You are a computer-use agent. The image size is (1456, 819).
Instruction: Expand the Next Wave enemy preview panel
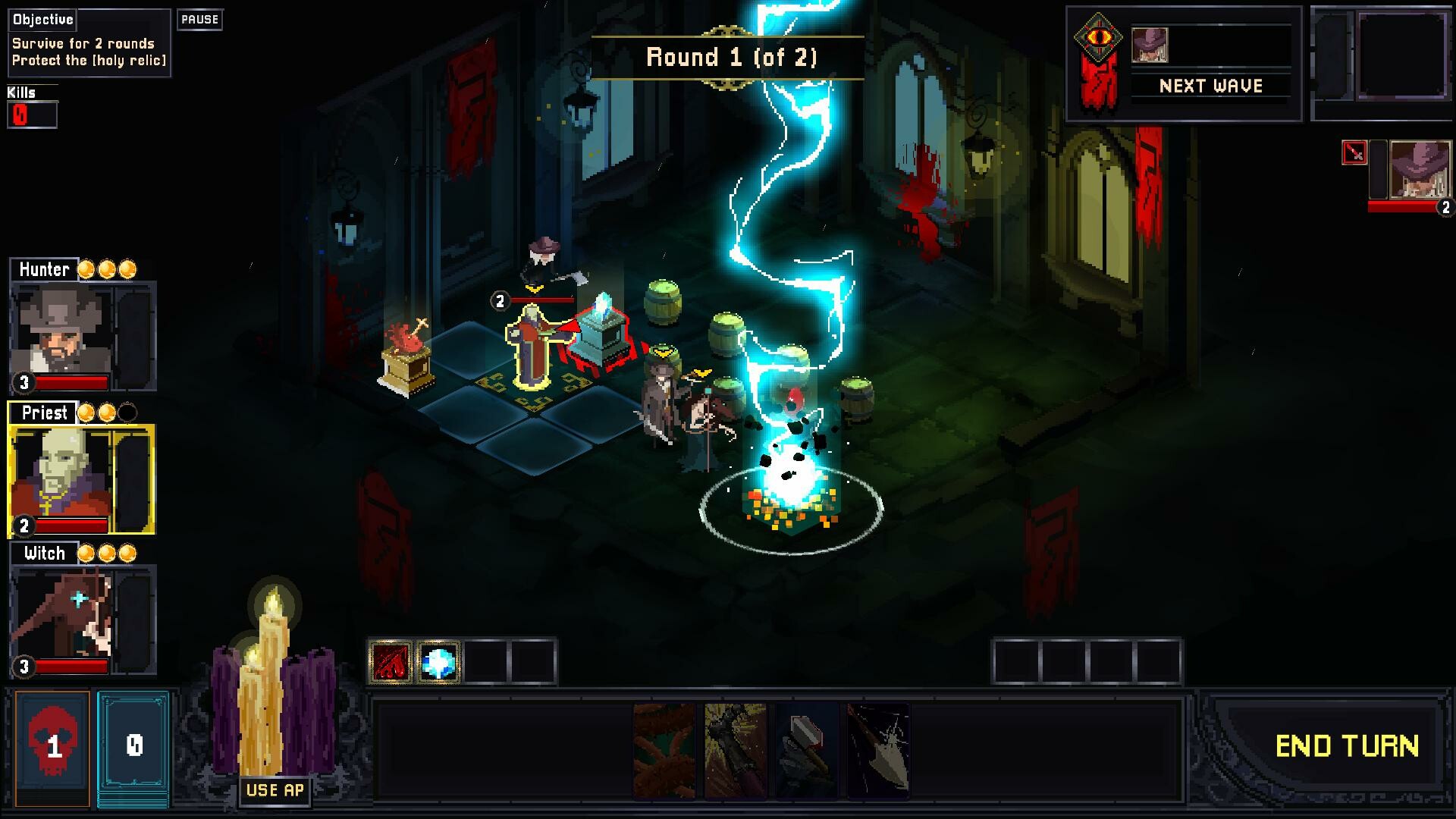point(1210,86)
